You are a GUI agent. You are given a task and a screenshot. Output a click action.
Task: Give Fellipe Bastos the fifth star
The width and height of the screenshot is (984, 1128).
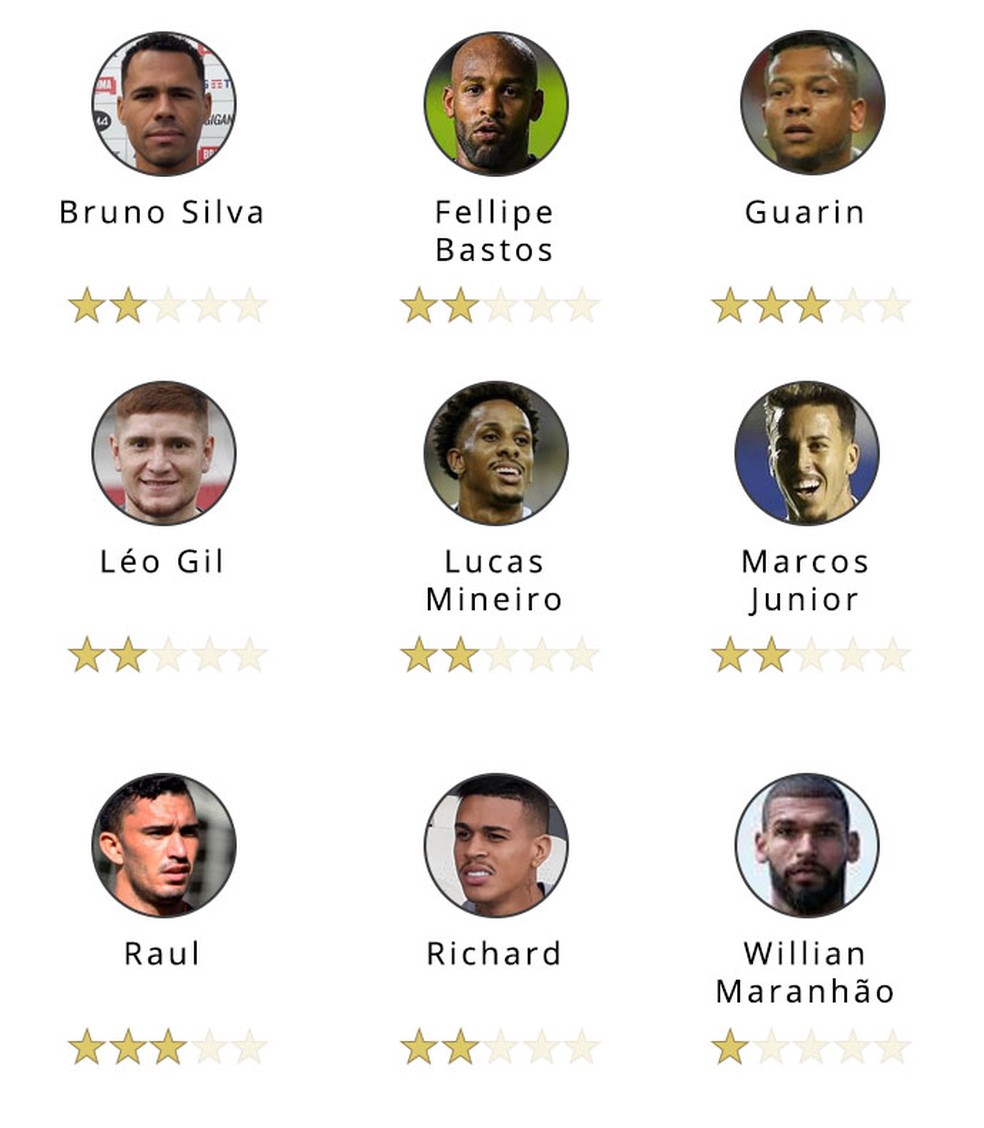click(581, 306)
